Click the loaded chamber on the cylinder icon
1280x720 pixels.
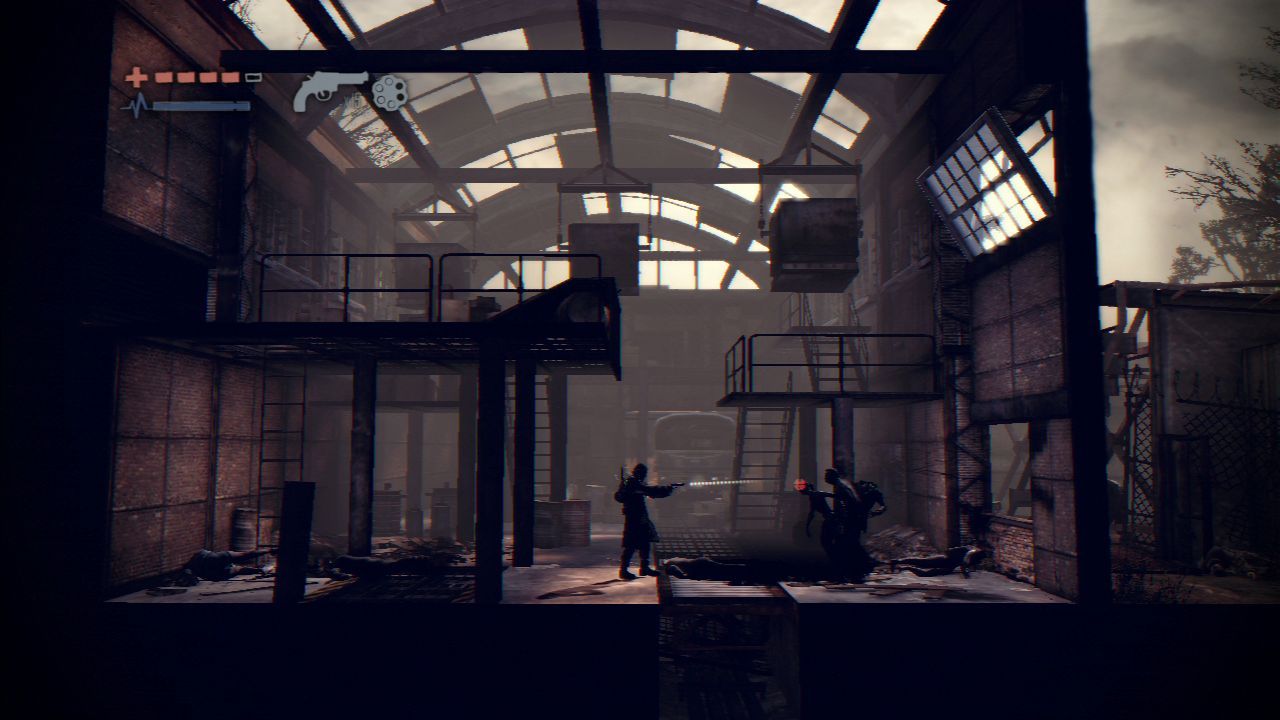point(399,86)
